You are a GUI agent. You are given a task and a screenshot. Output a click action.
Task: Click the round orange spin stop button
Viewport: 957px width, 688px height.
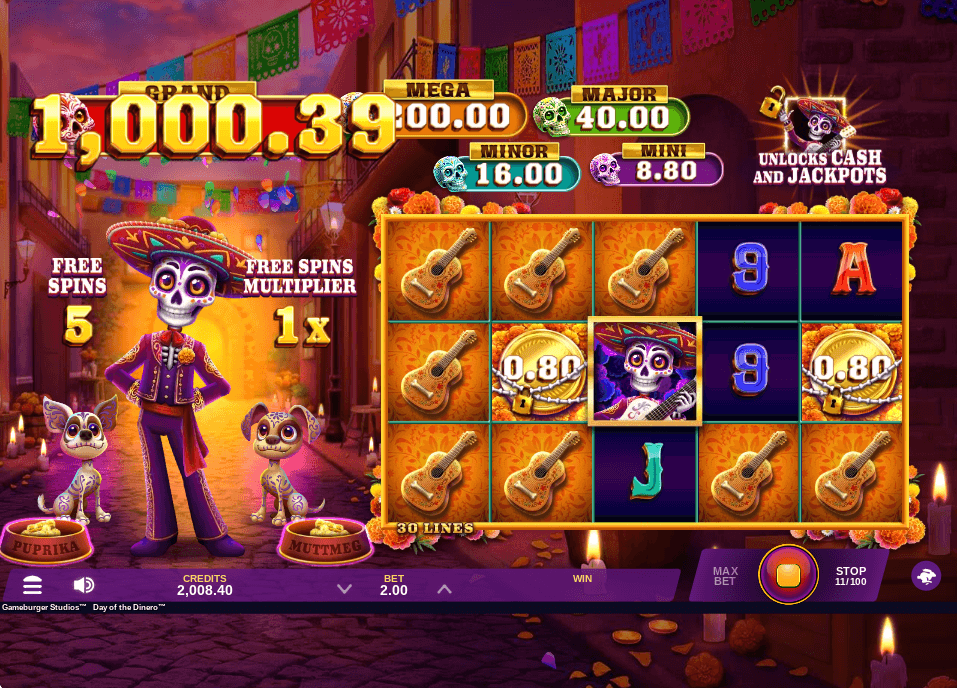(788, 575)
